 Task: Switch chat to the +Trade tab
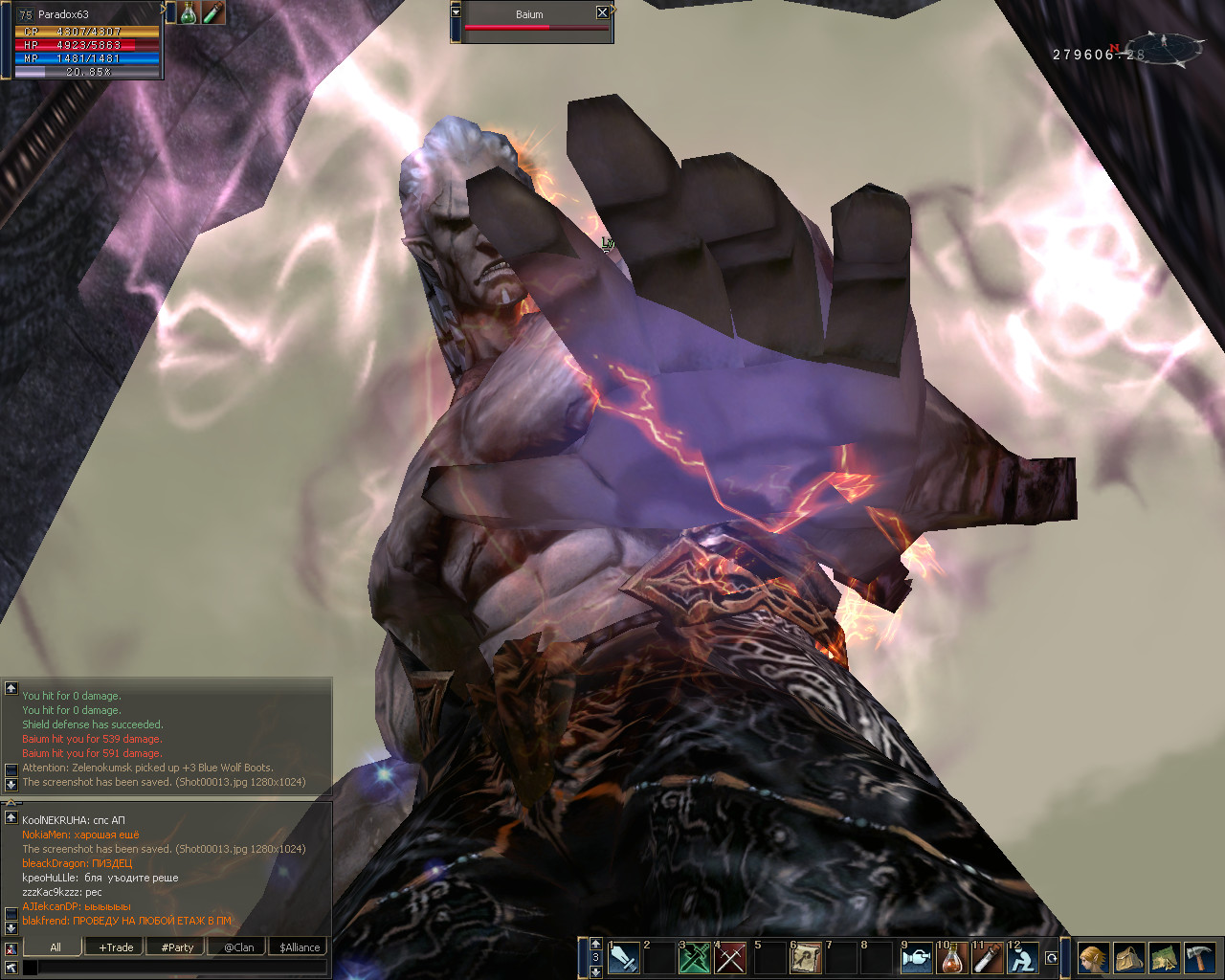click(x=116, y=947)
